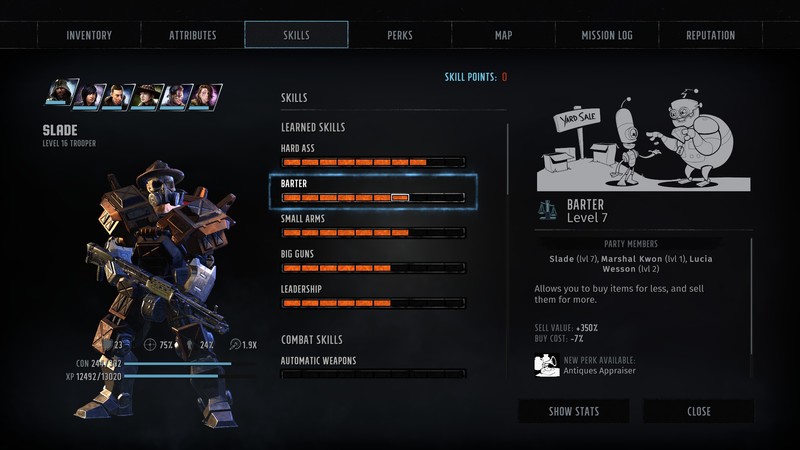
Task: Go to the Perks tab
Action: (x=400, y=35)
